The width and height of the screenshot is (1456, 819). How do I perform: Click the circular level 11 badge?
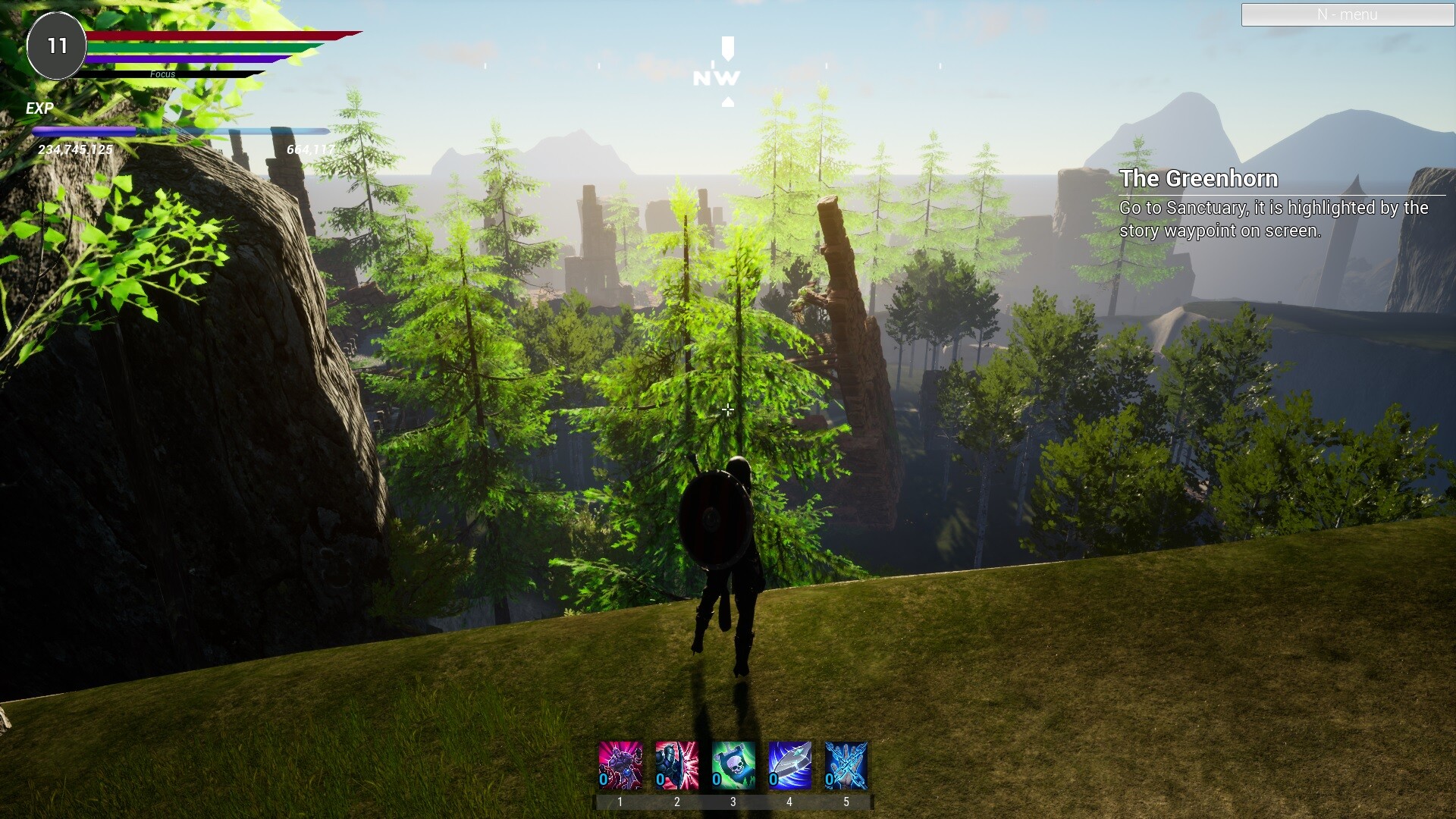tap(56, 45)
